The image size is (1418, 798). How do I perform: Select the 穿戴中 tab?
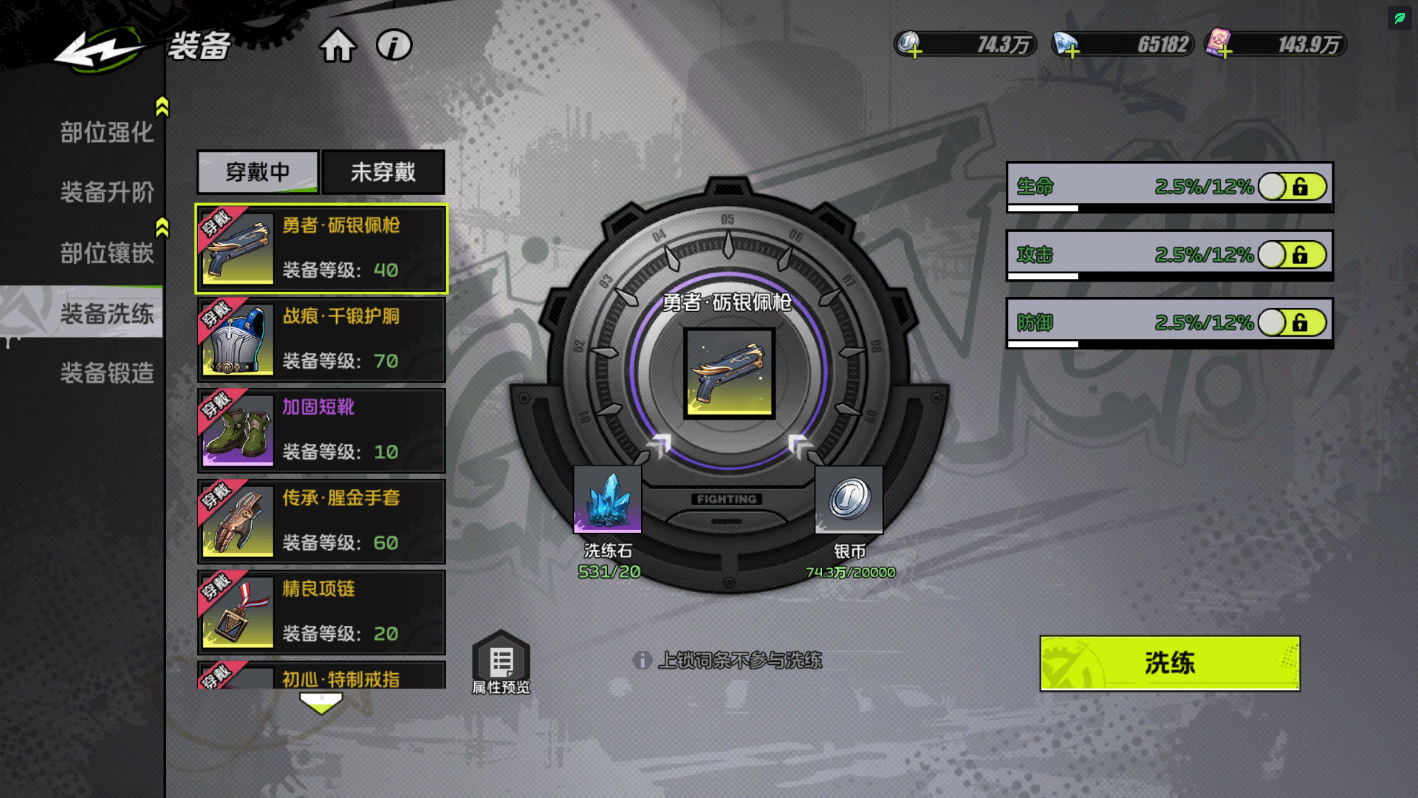[x=258, y=172]
